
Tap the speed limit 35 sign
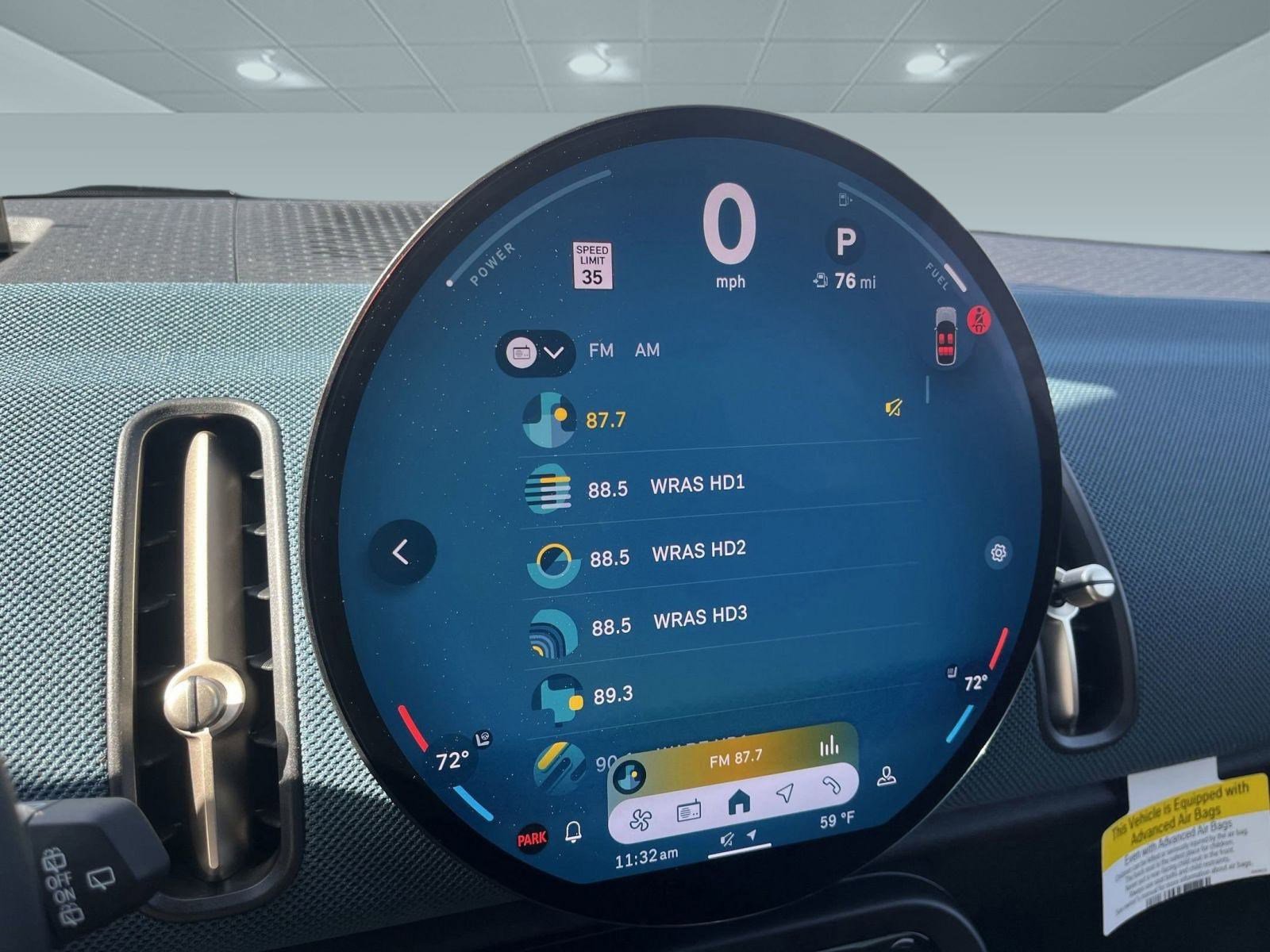pyautogui.click(x=593, y=267)
